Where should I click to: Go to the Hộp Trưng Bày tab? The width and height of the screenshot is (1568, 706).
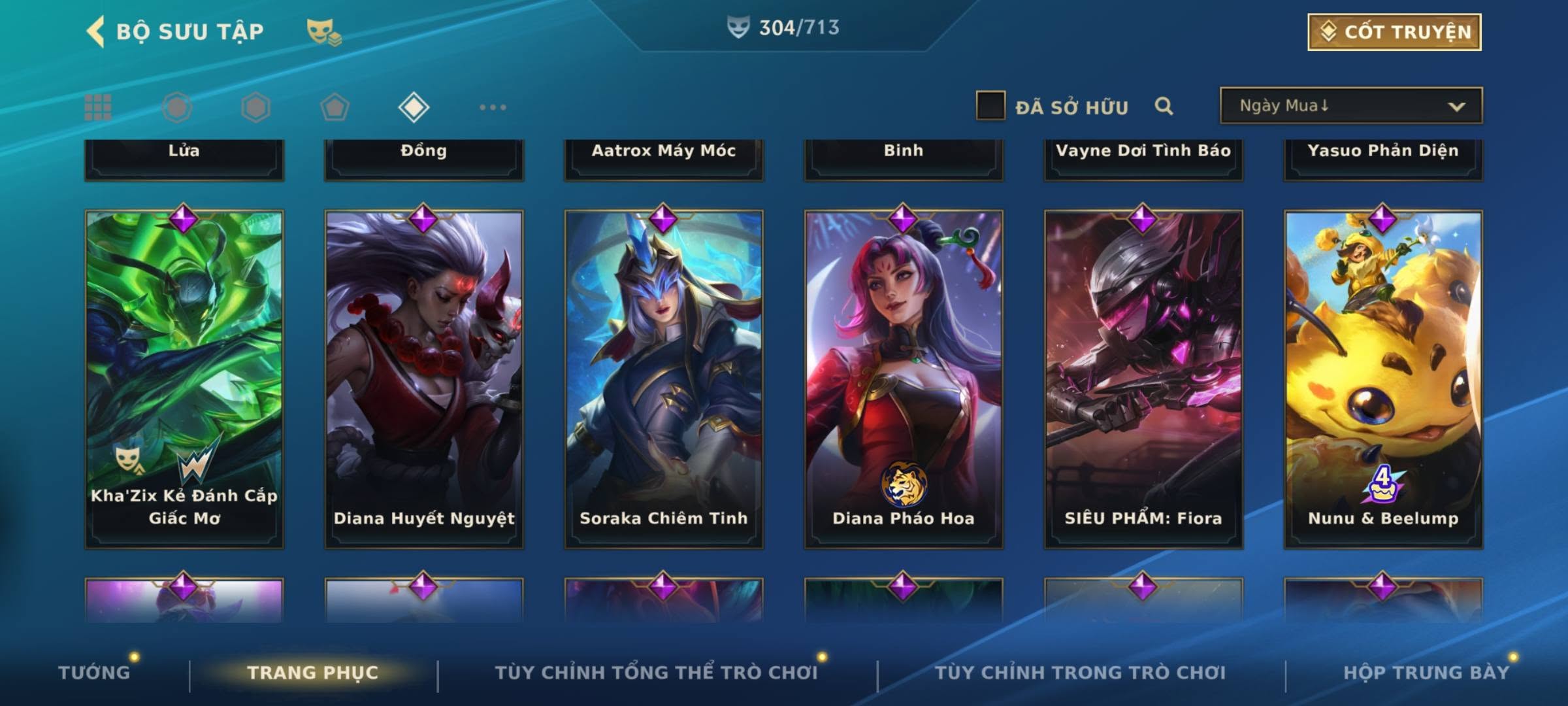click(x=1426, y=673)
